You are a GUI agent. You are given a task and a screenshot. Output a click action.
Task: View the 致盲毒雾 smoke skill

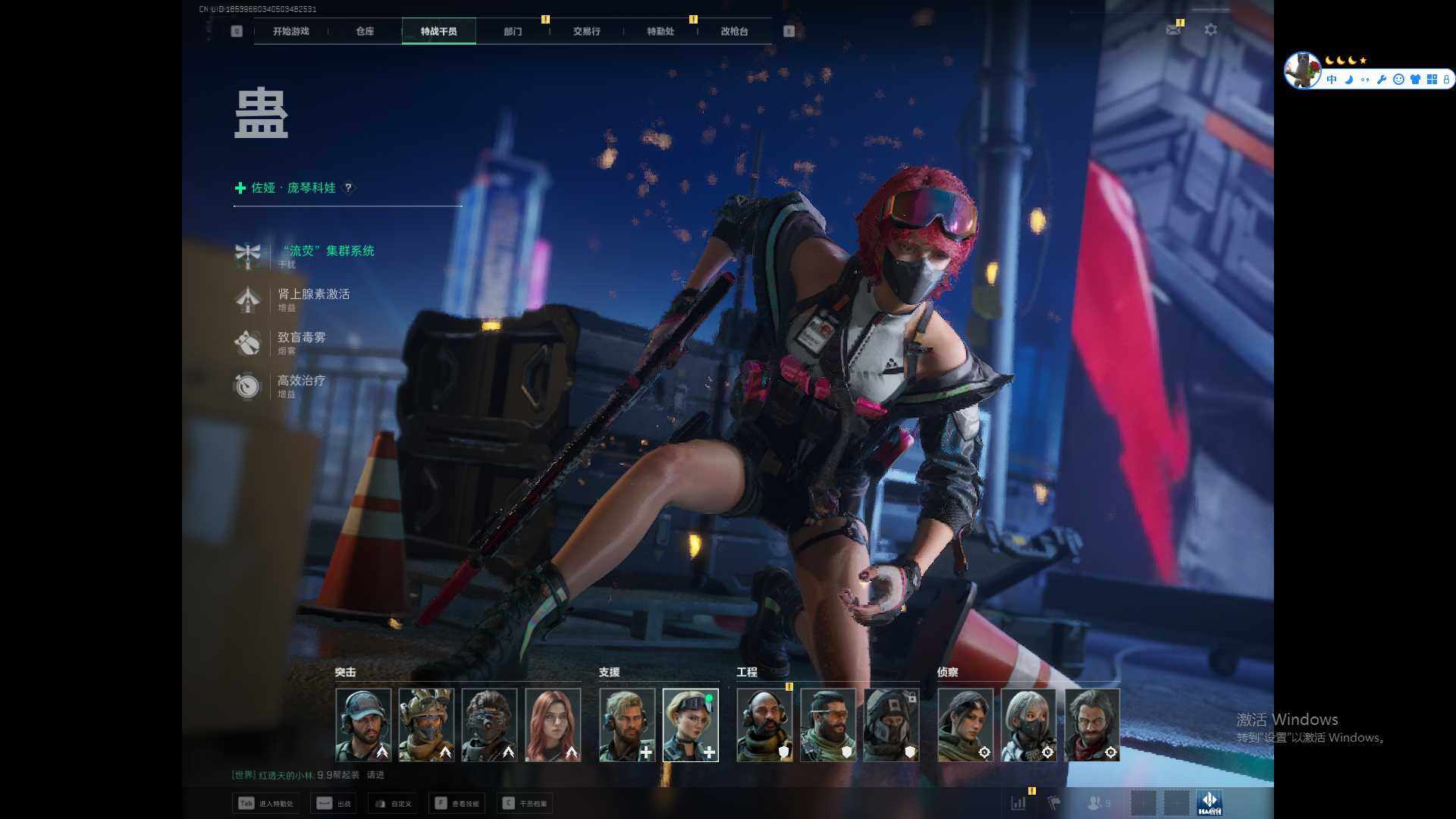coord(301,337)
